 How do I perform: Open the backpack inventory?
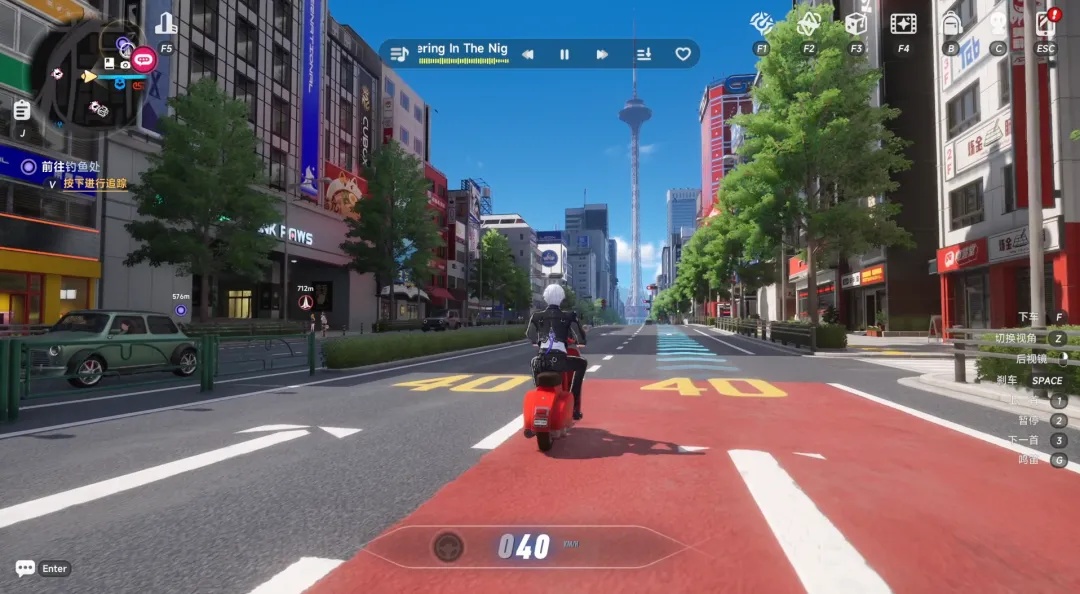pyautogui.click(x=951, y=23)
